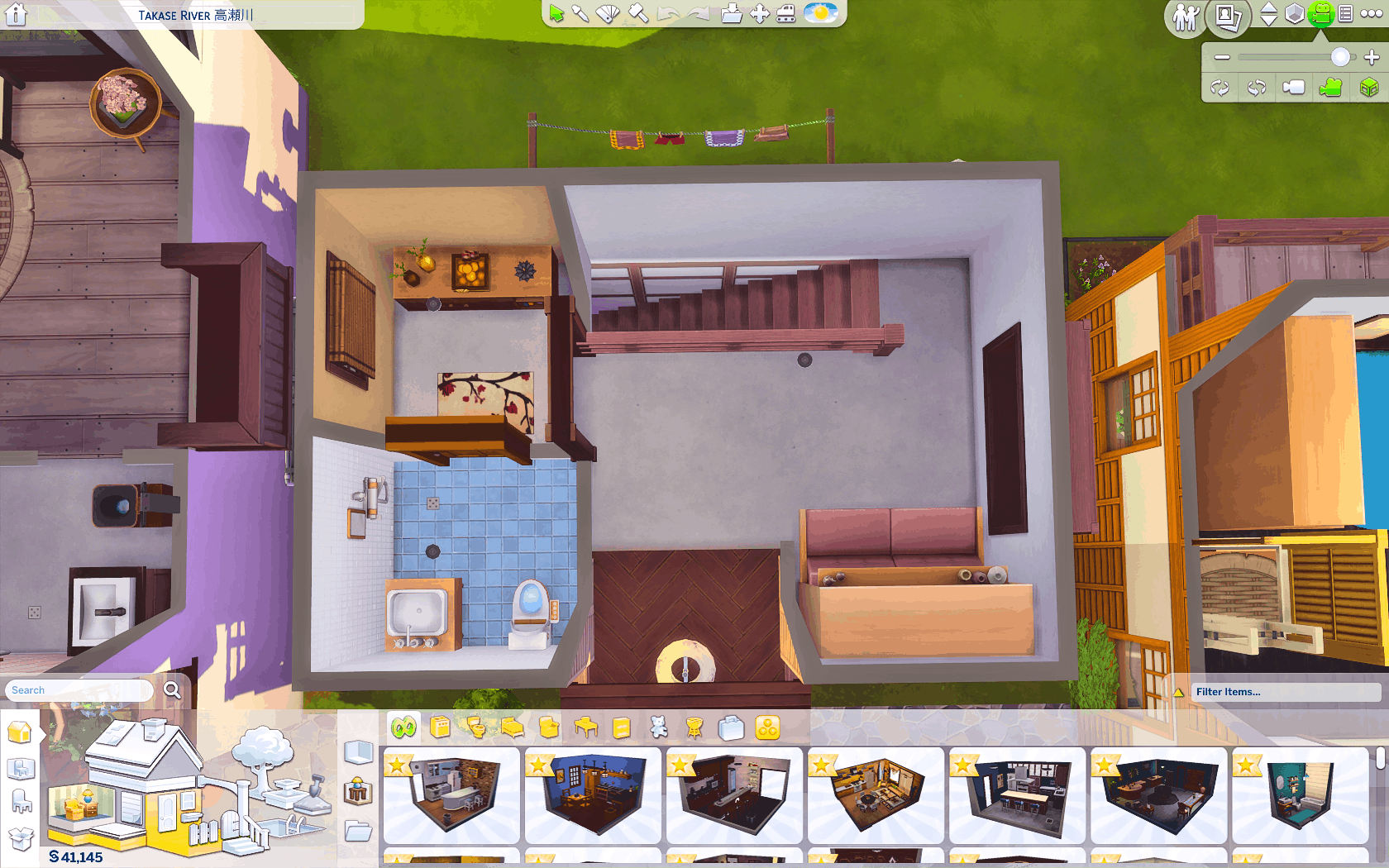Viewport: 1389px width, 868px height.
Task: Click the bulldozer tool
Action: (x=785, y=14)
